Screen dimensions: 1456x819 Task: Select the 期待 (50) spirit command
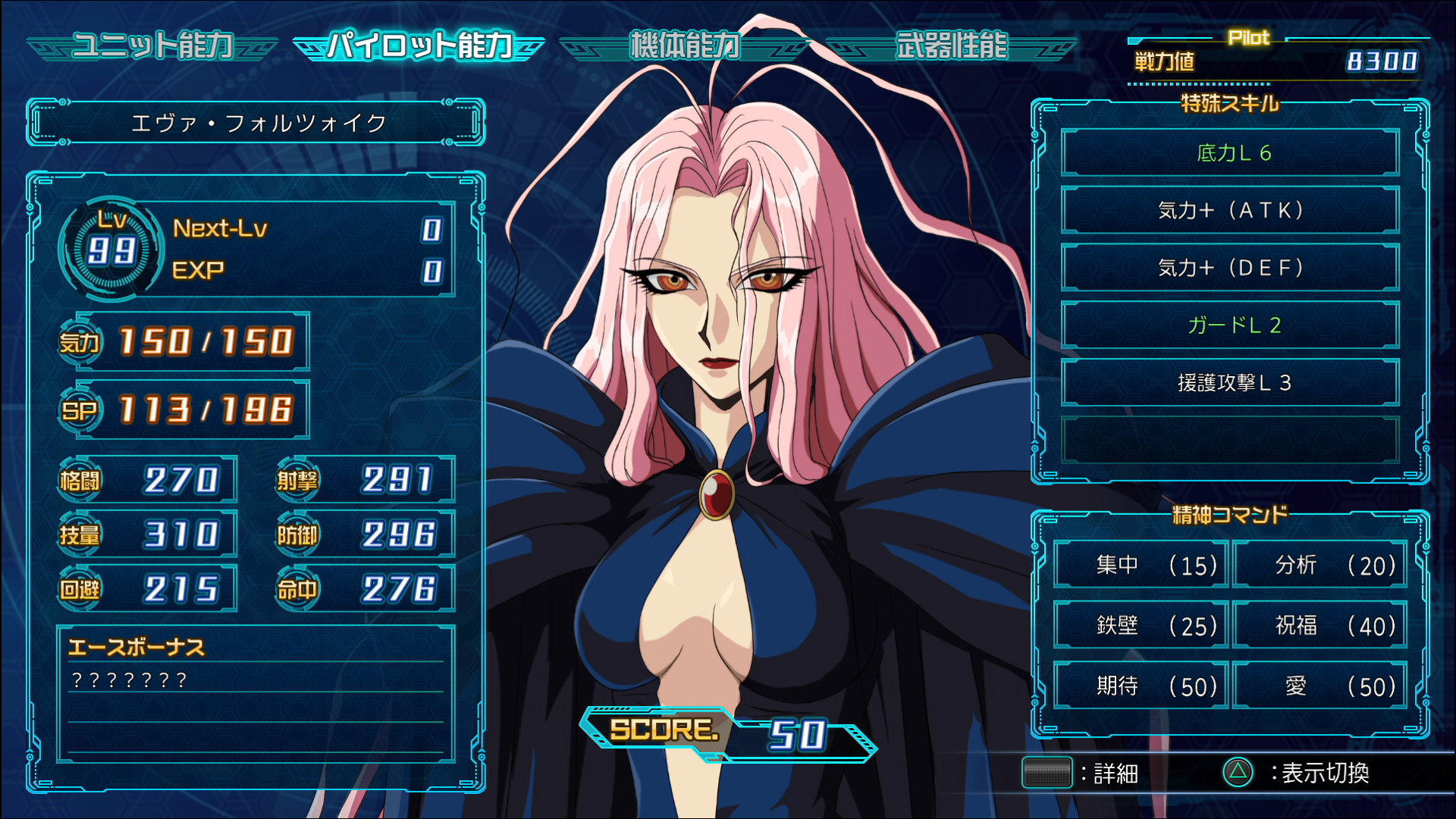(1141, 686)
